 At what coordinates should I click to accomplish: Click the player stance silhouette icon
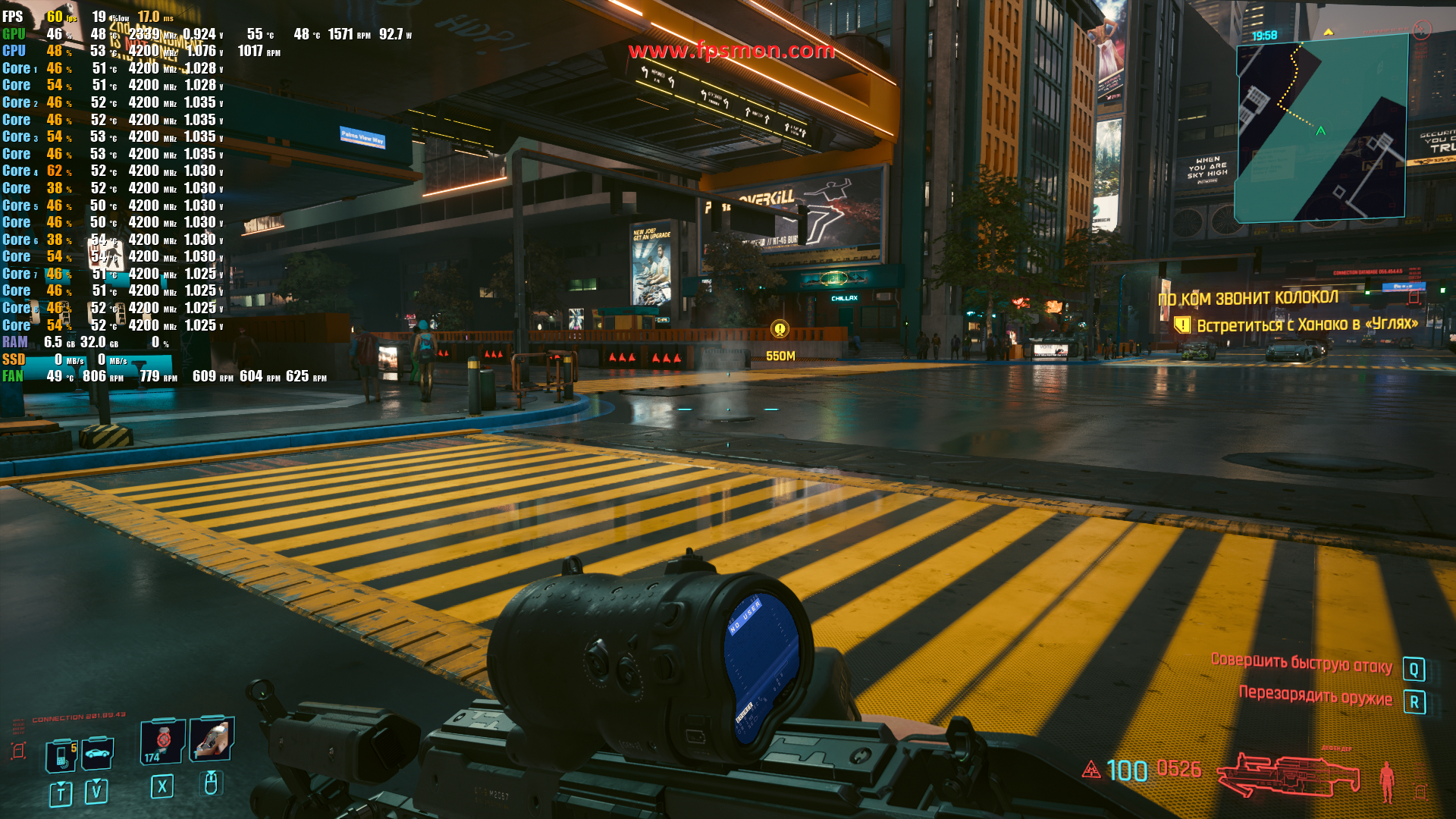point(1387,781)
